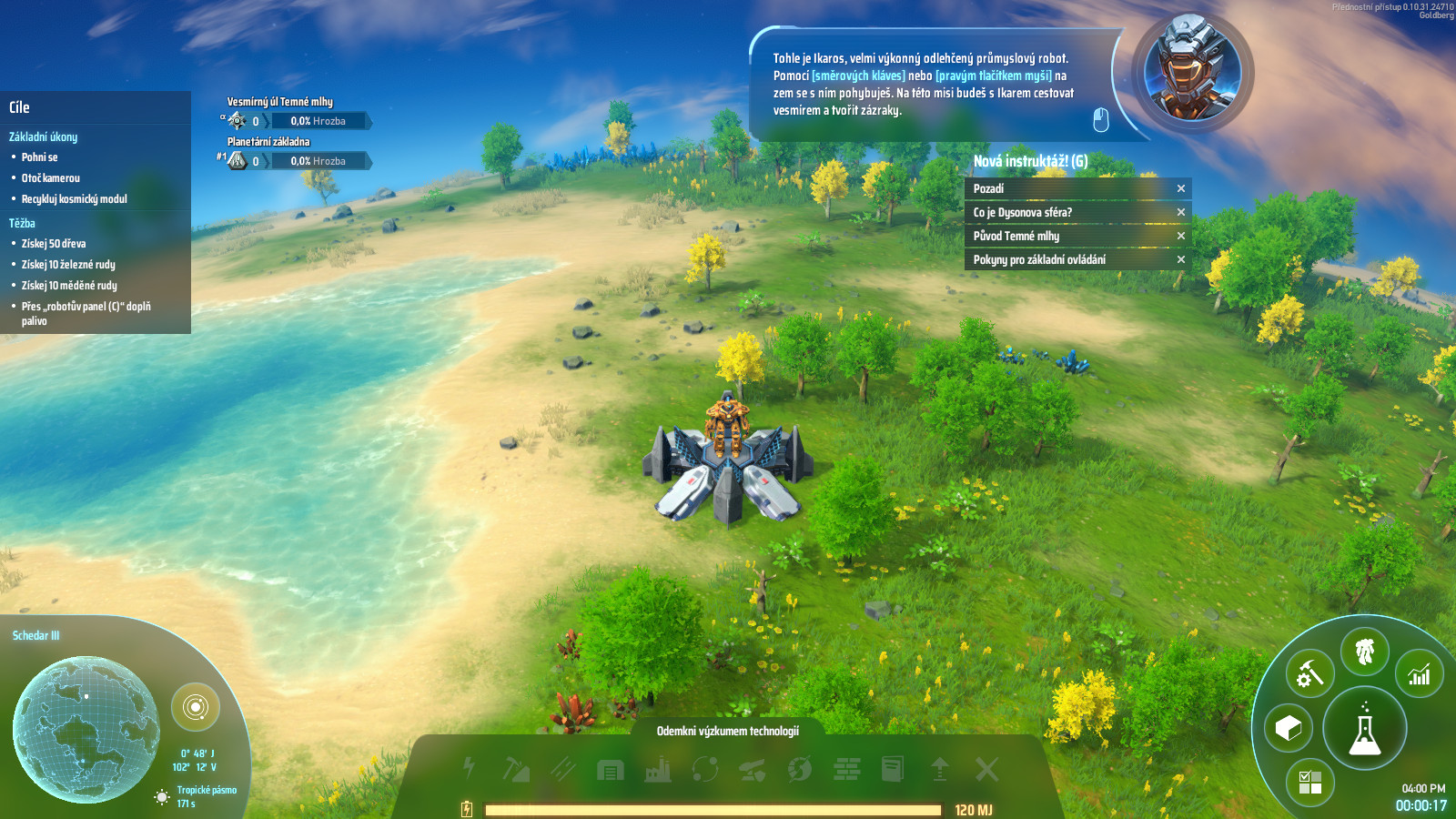
Task: Select the power lightning build category
Action: click(x=469, y=769)
